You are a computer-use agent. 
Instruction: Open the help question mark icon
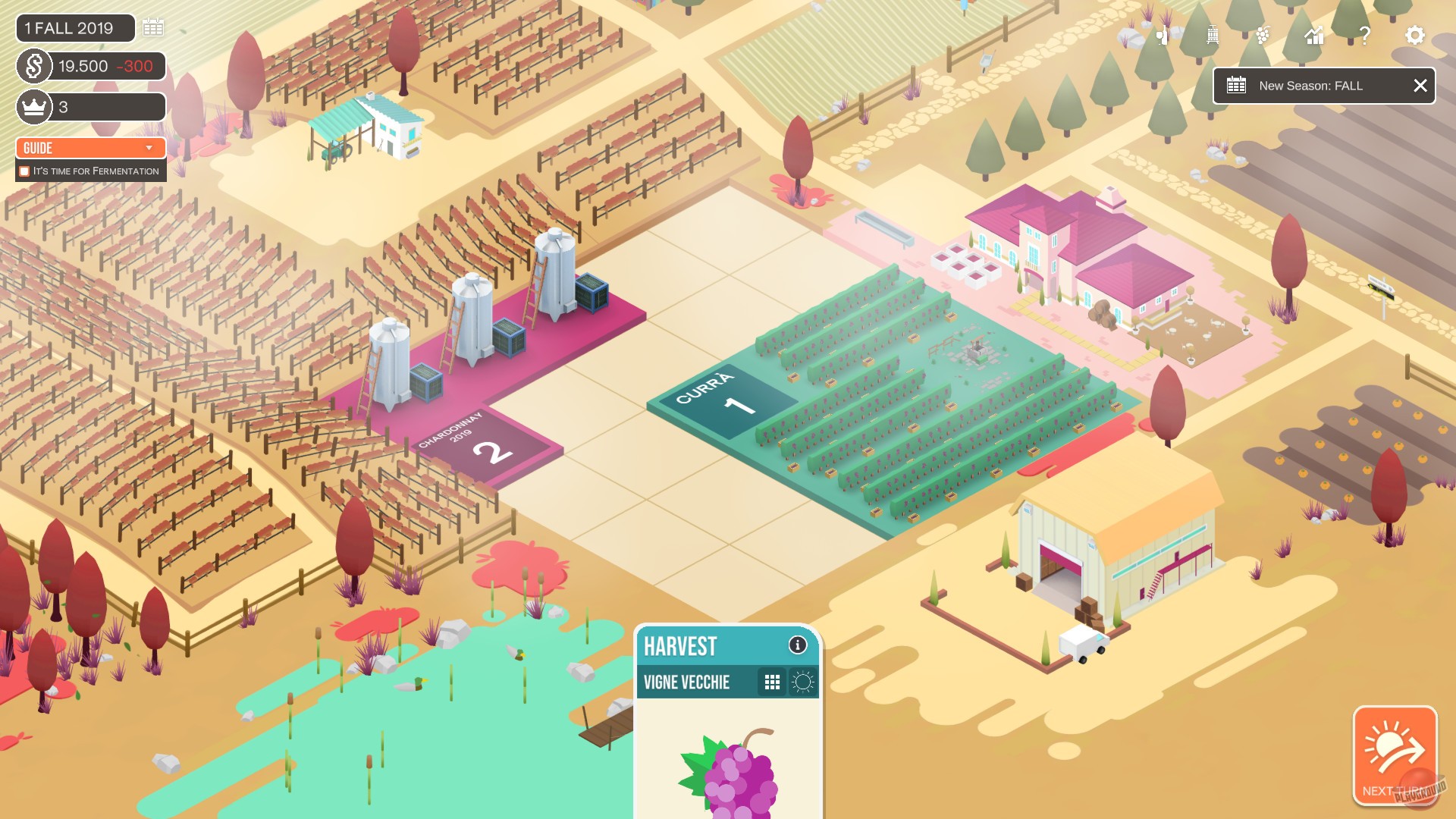tap(1364, 35)
